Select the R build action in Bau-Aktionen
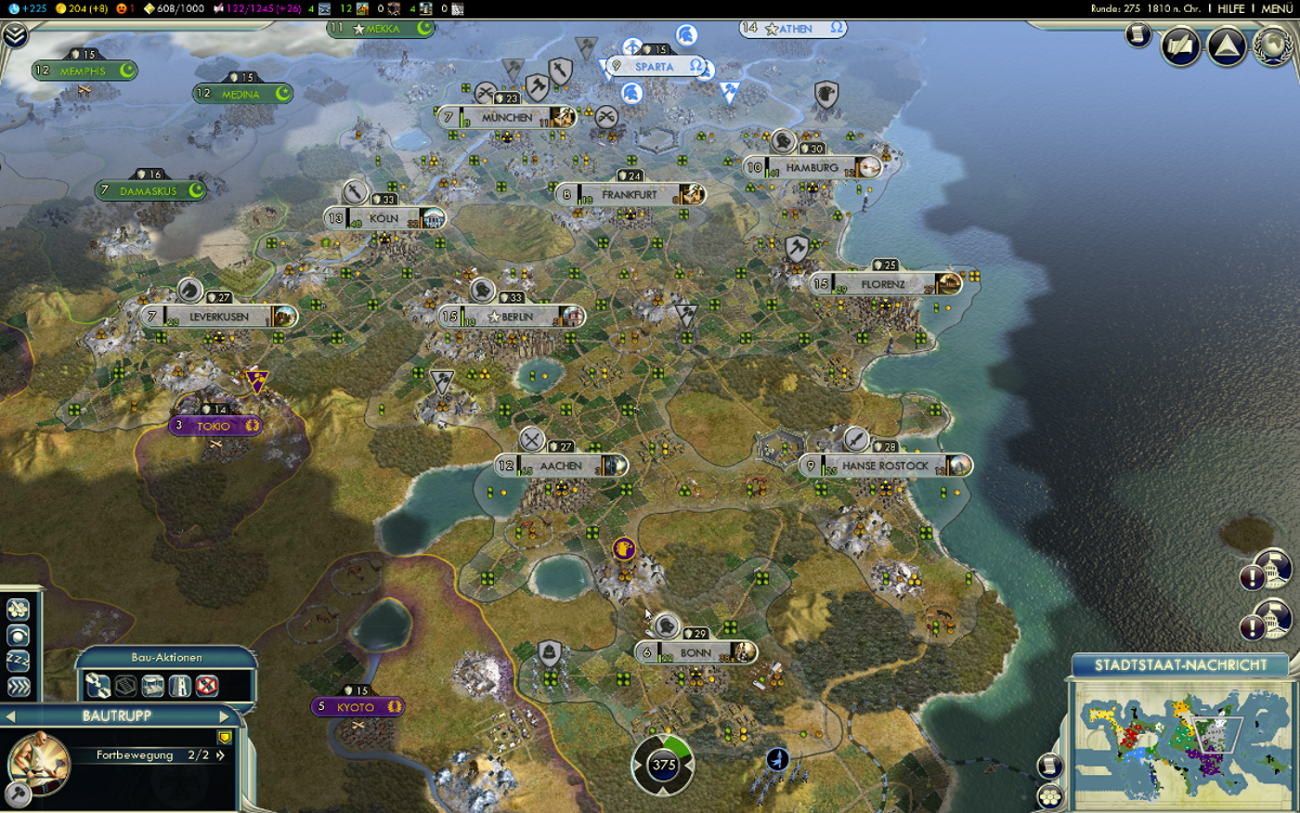This screenshot has height=813, width=1300. [x=178, y=686]
